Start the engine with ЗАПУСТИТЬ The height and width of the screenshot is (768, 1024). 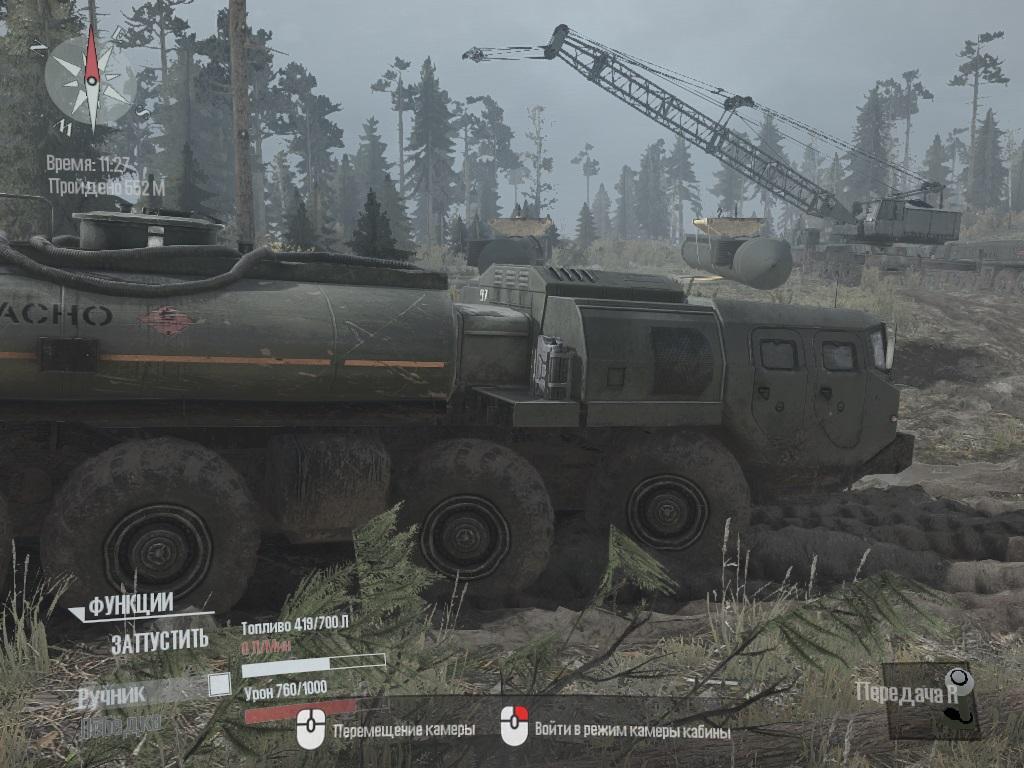point(159,641)
